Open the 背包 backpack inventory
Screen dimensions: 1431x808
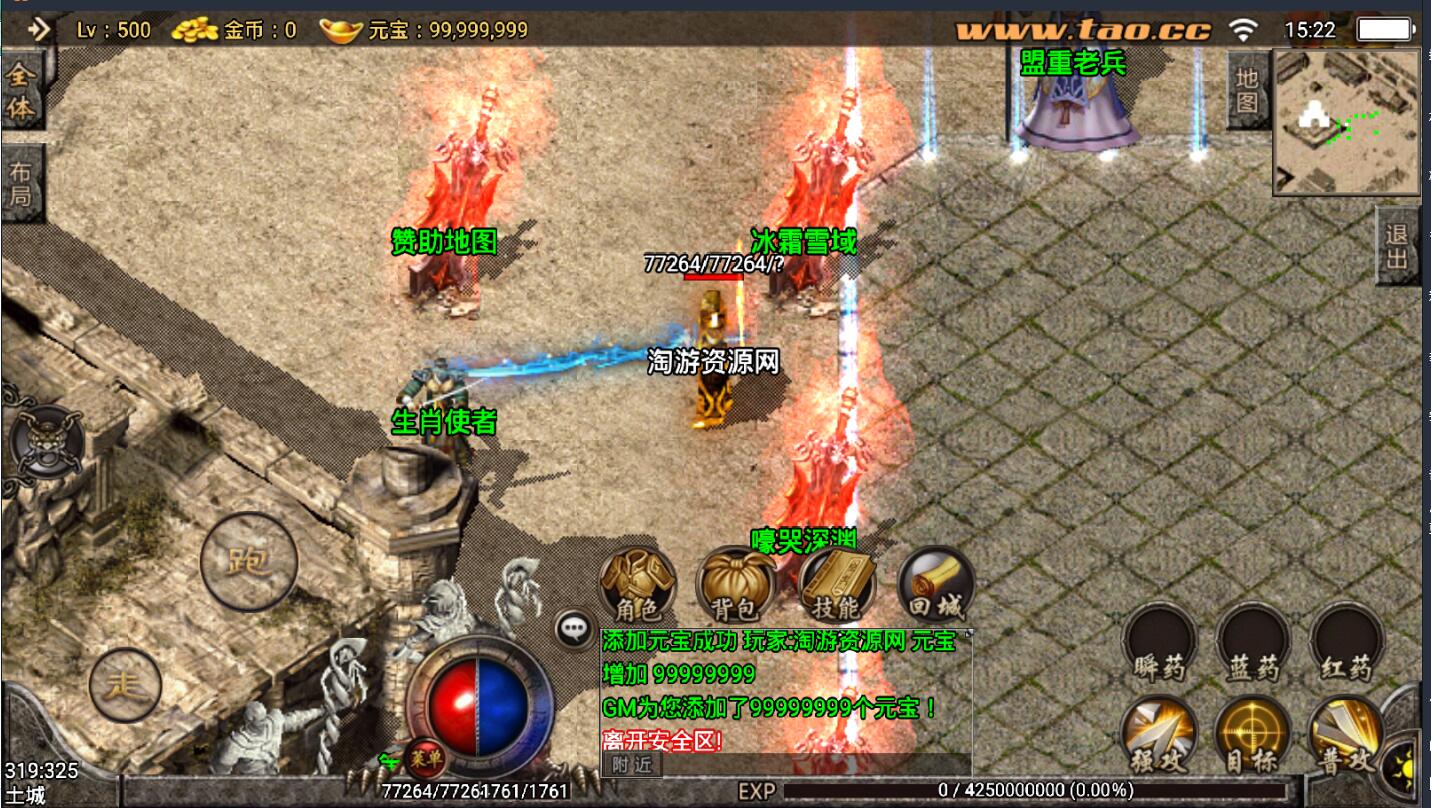[x=736, y=585]
